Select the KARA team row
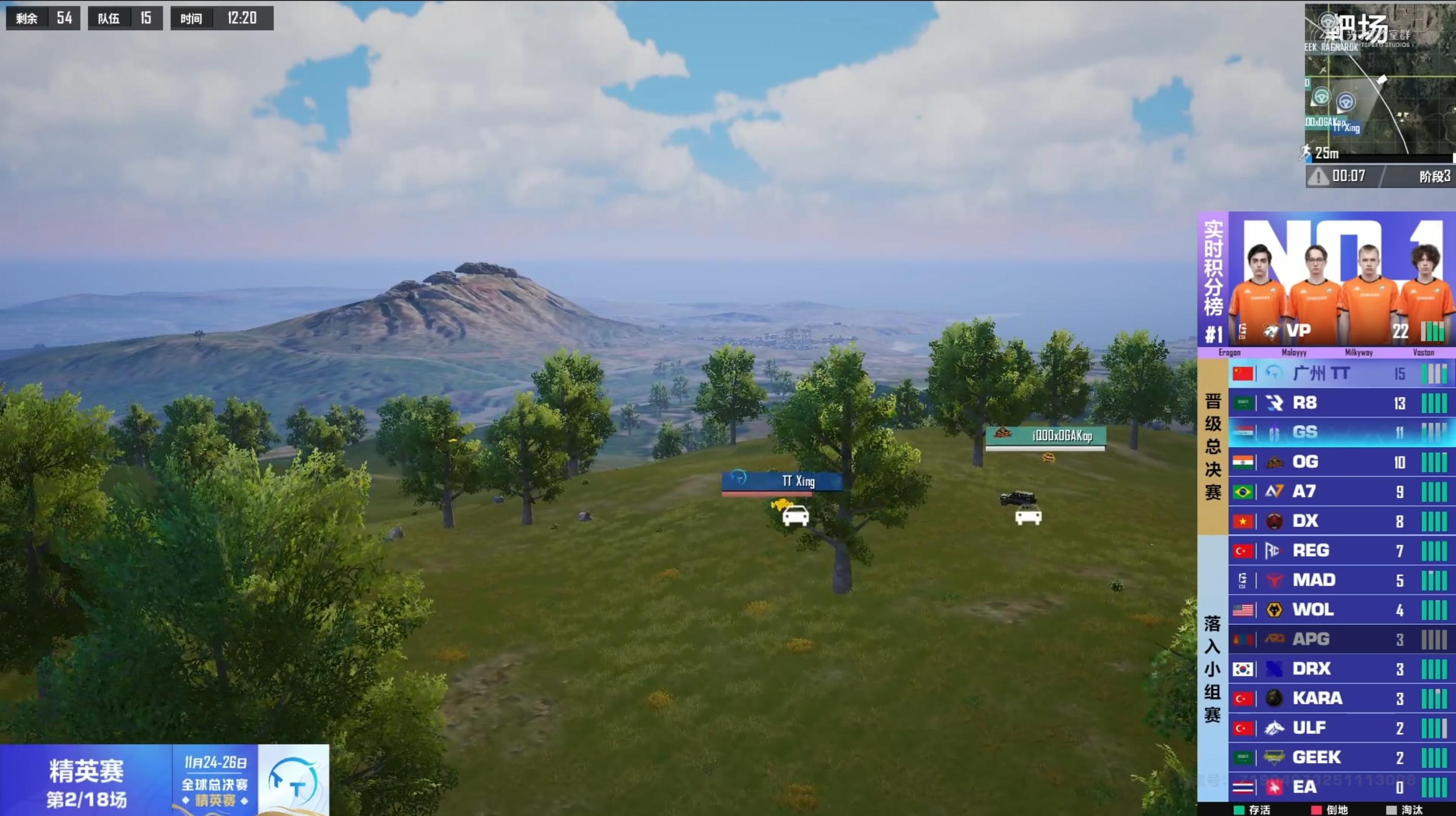1456x816 pixels. (1340, 699)
